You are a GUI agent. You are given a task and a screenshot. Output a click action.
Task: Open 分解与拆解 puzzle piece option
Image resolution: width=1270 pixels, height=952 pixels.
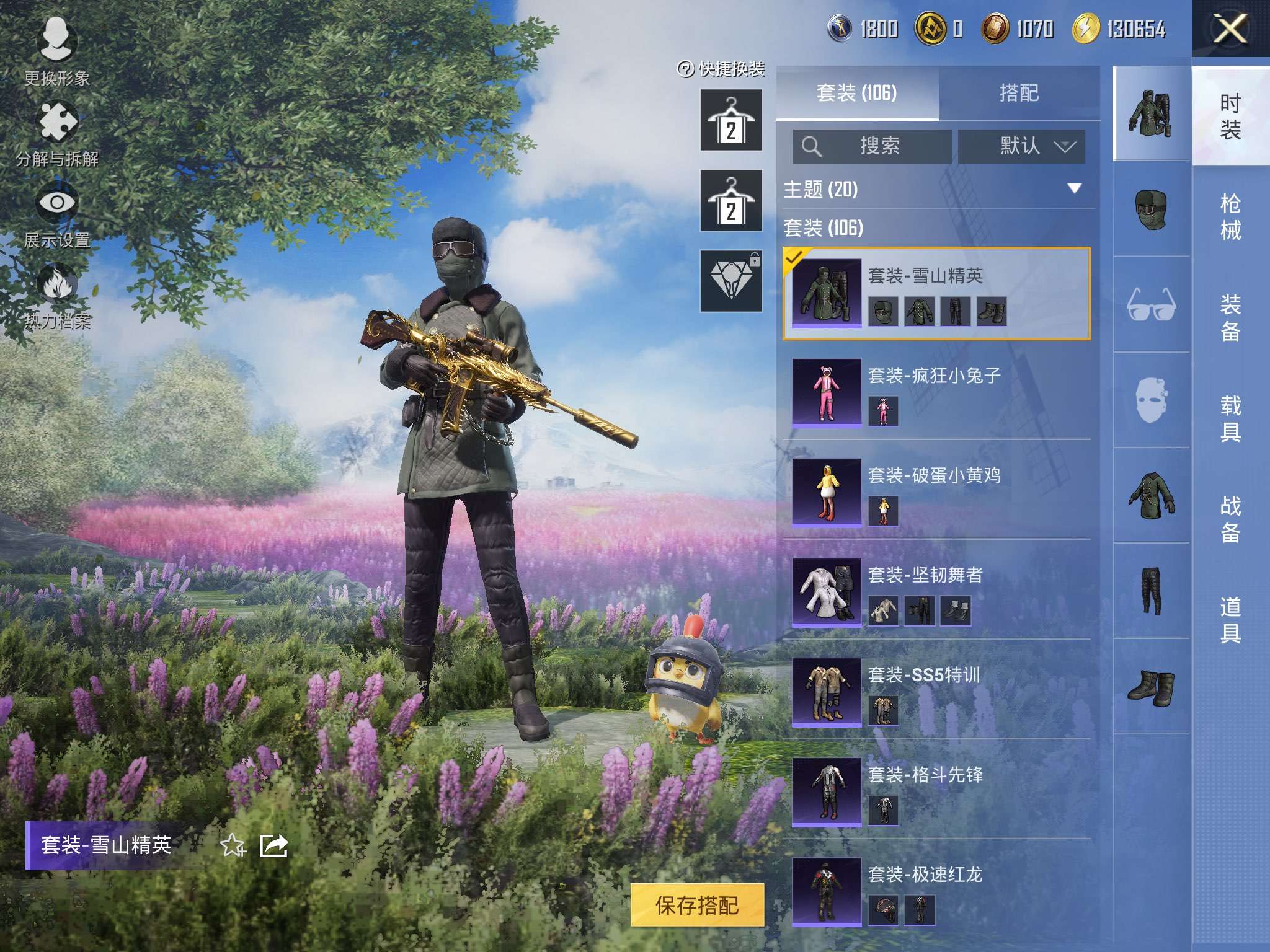(57, 131)
